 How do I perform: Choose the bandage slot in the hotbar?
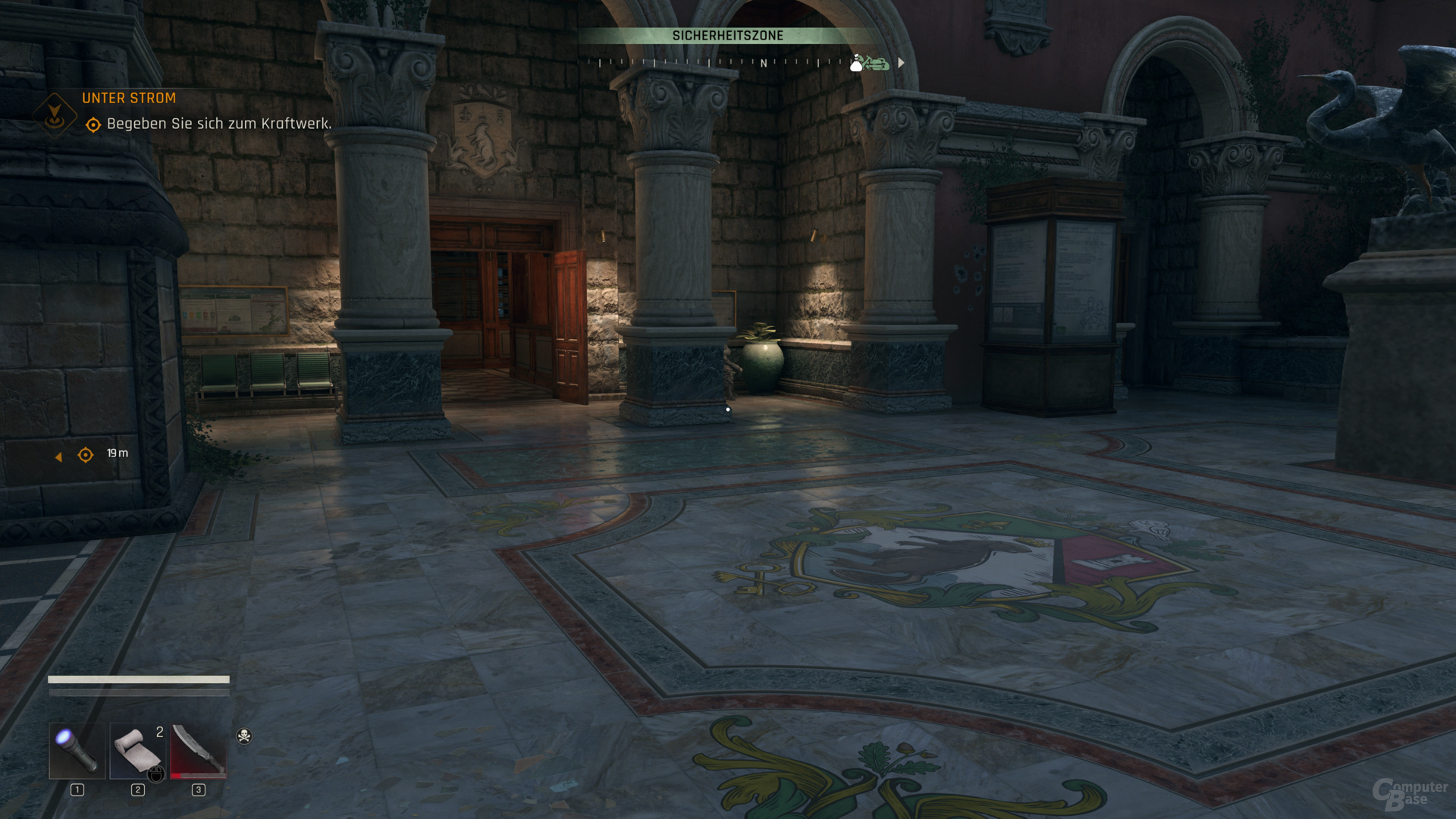pyautogui.click(x=137, y=751)
